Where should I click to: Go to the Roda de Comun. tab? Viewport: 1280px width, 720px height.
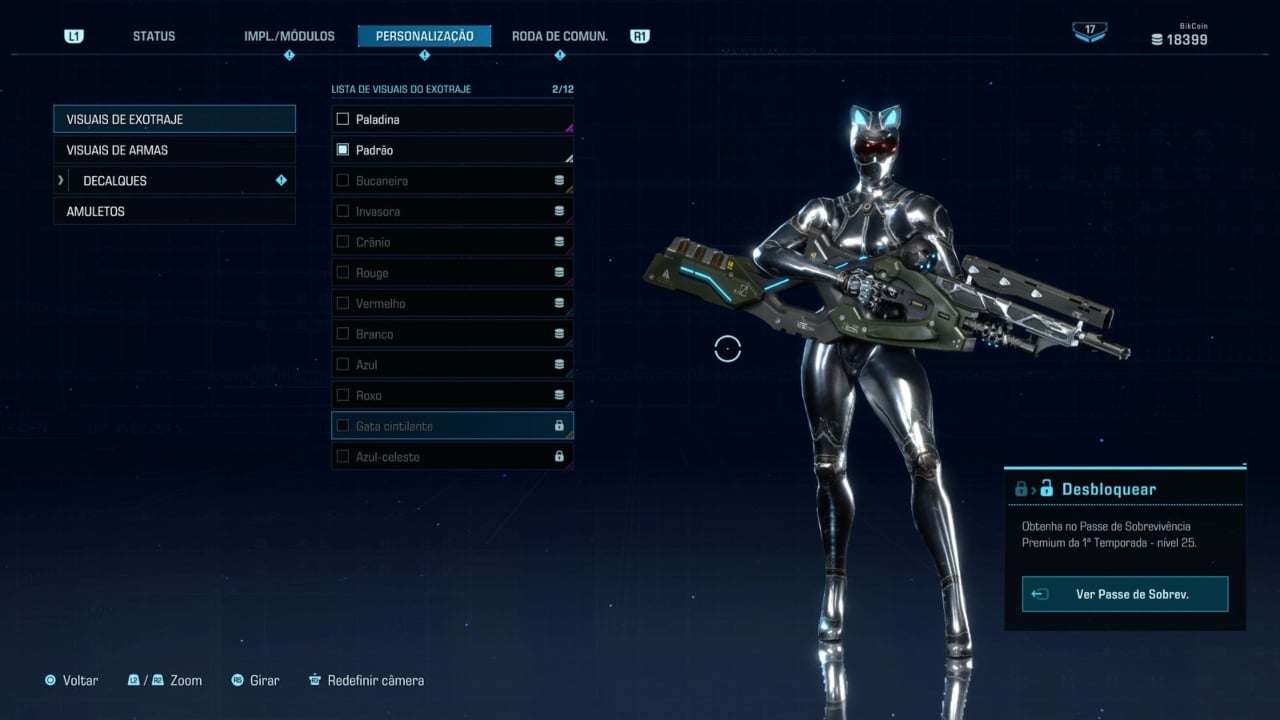(559, 36)
